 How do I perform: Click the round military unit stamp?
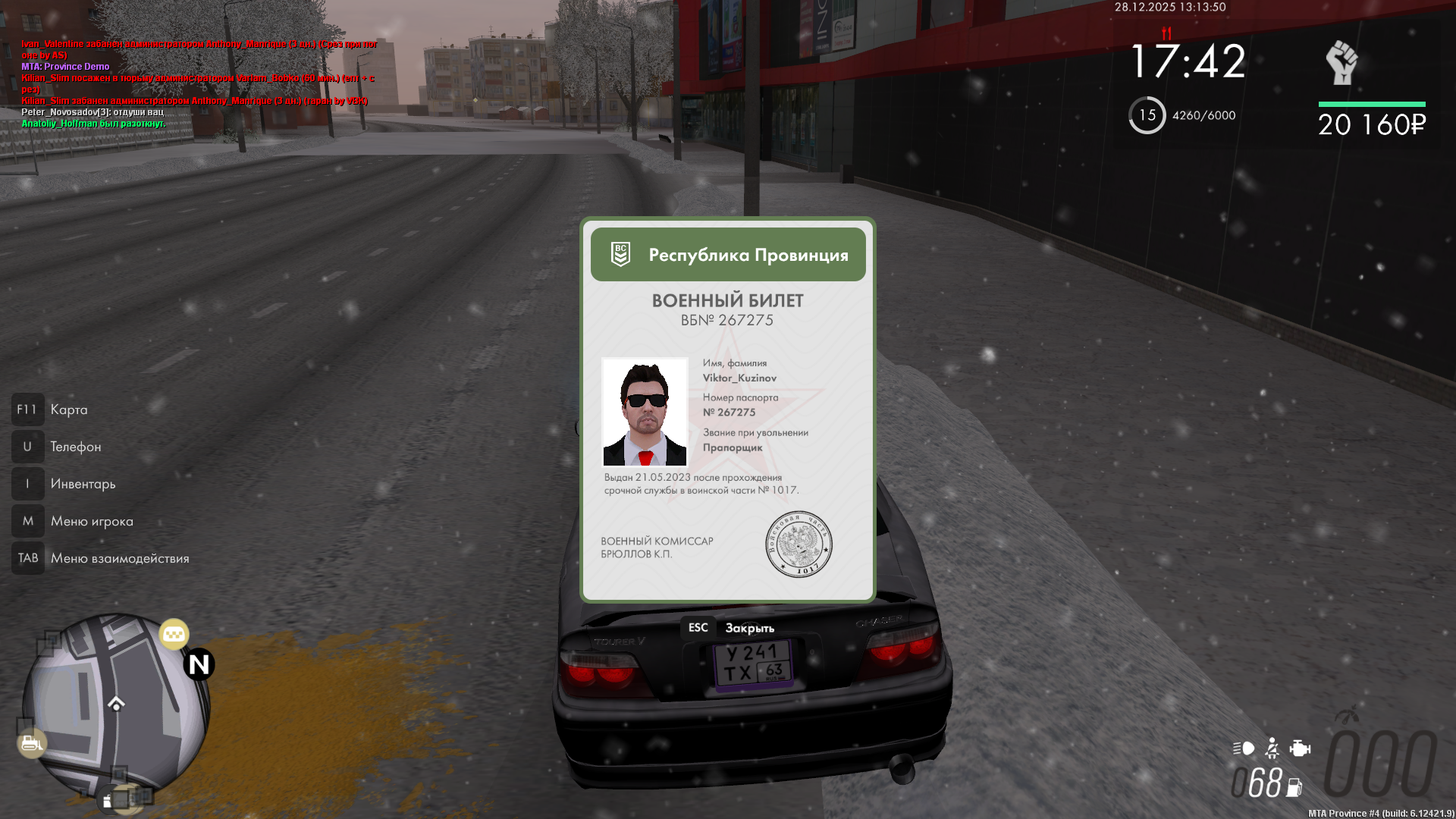799,544
